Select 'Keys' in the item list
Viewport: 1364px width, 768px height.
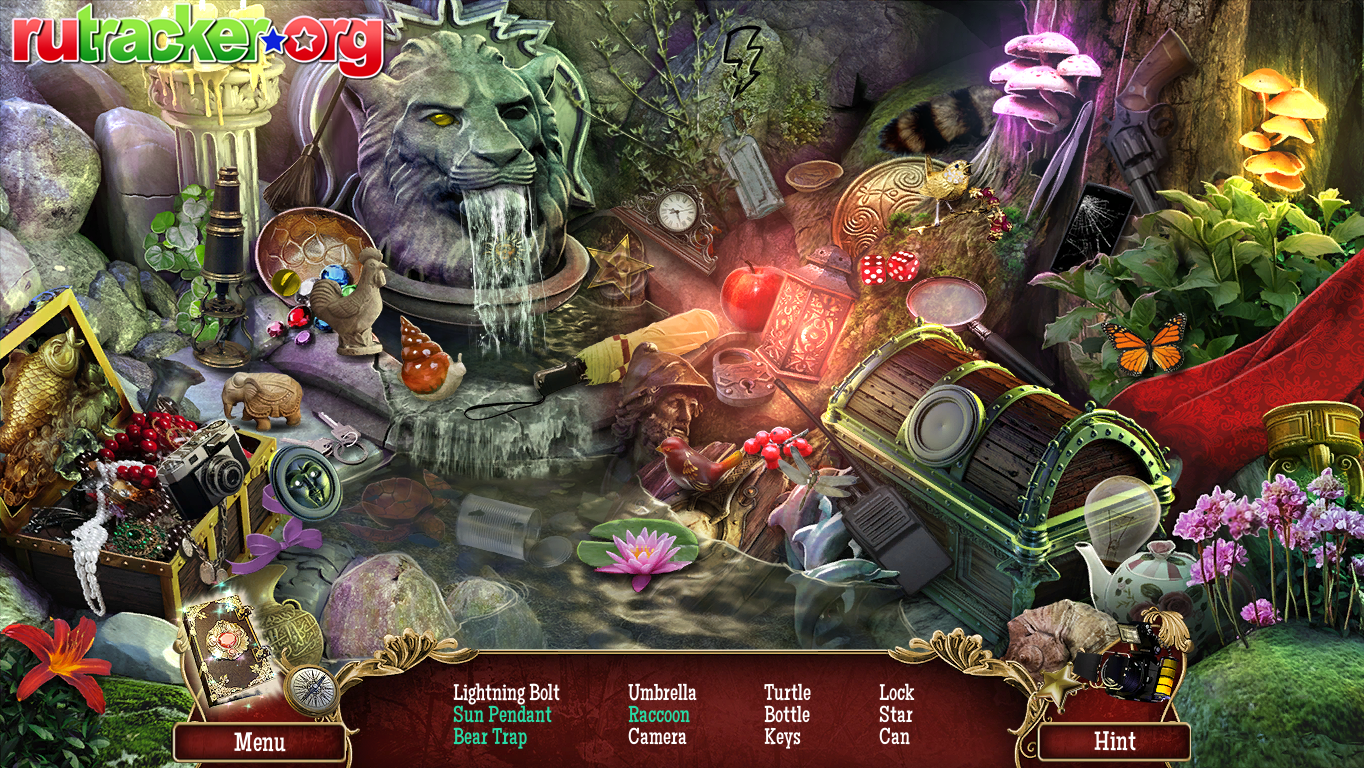click(782, 737)
